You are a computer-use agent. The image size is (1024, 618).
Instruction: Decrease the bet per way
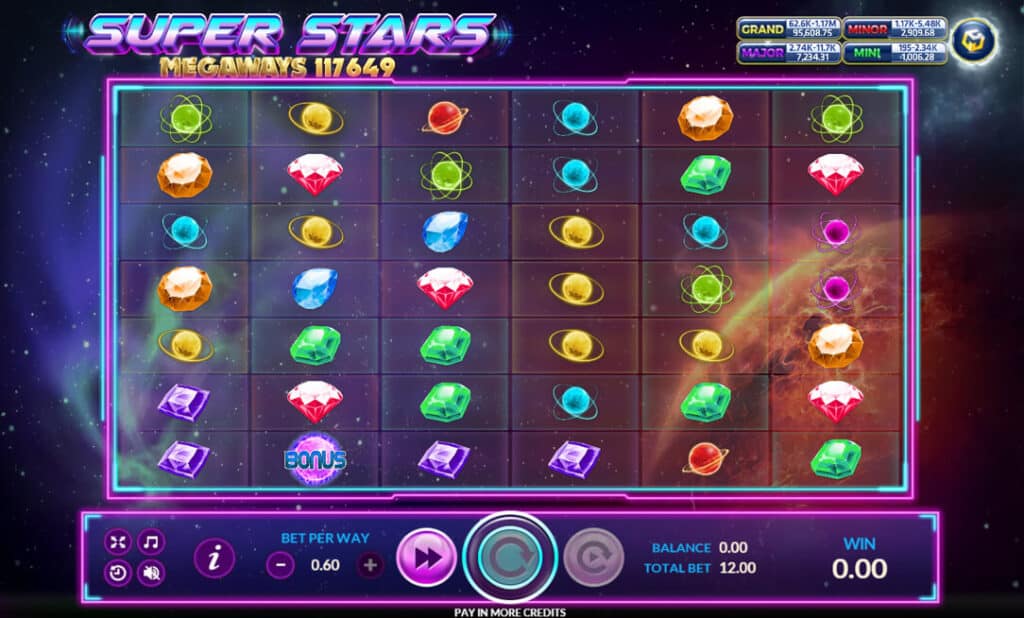click(x=281, y=565)
